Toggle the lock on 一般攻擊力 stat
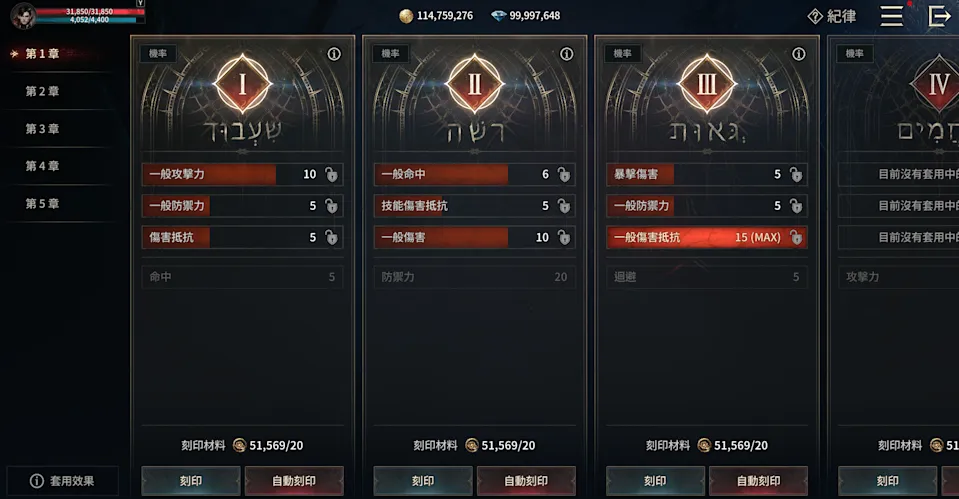 [331, 175]
